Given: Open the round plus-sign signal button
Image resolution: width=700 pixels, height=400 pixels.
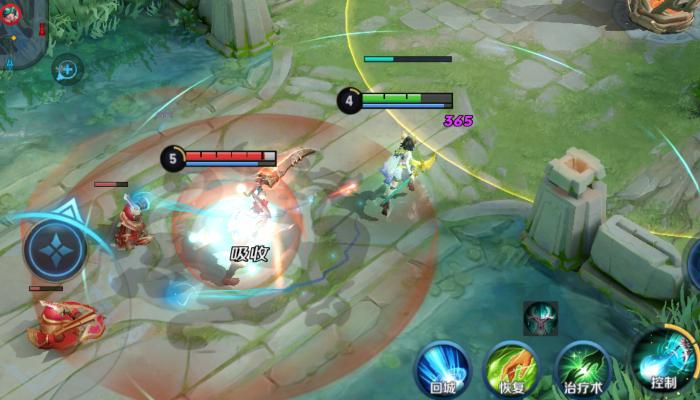Looking at the screenshot, I should pyautogui.click(x=68, y=69).
